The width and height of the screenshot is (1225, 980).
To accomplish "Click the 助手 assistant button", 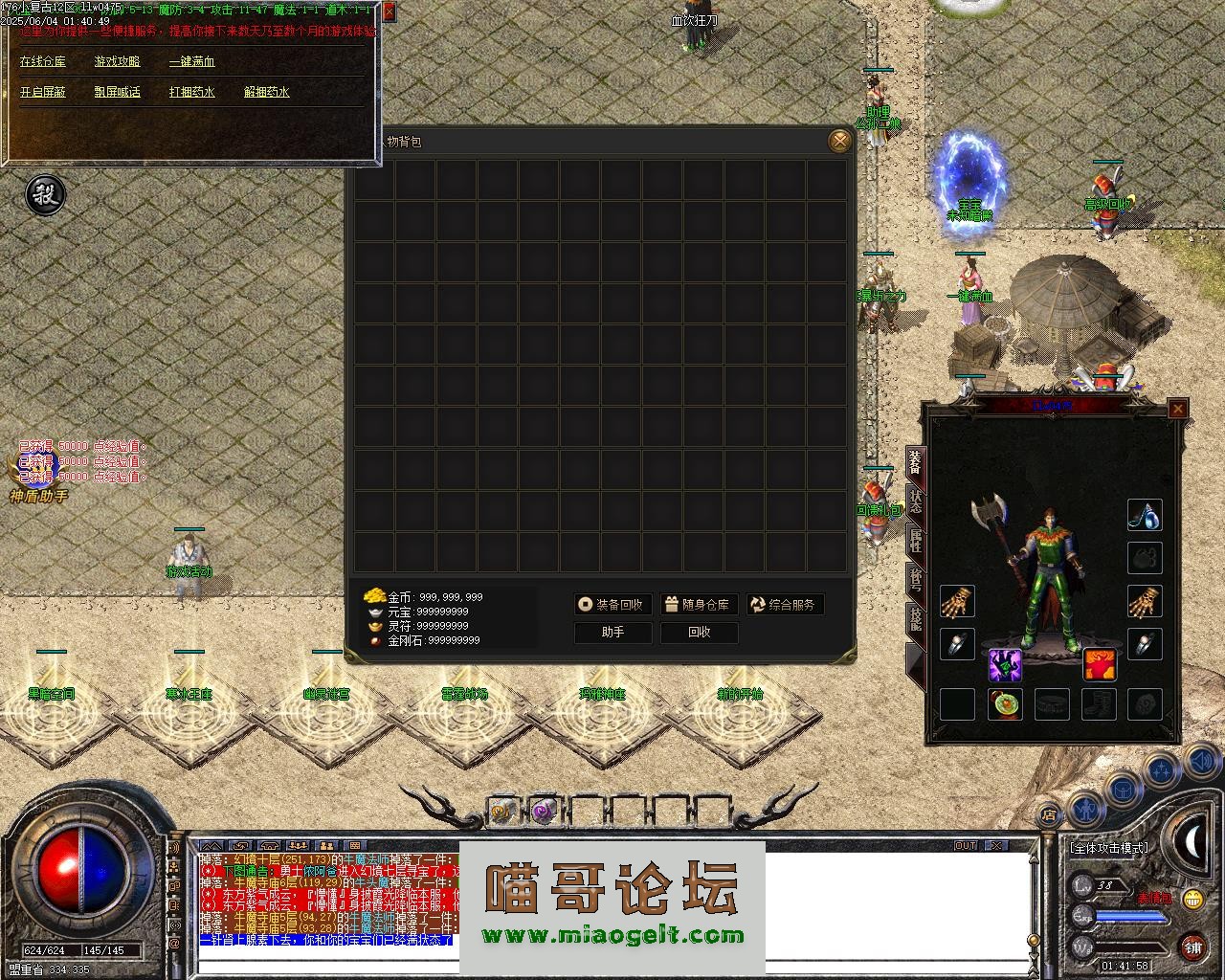I will [612, 632].
